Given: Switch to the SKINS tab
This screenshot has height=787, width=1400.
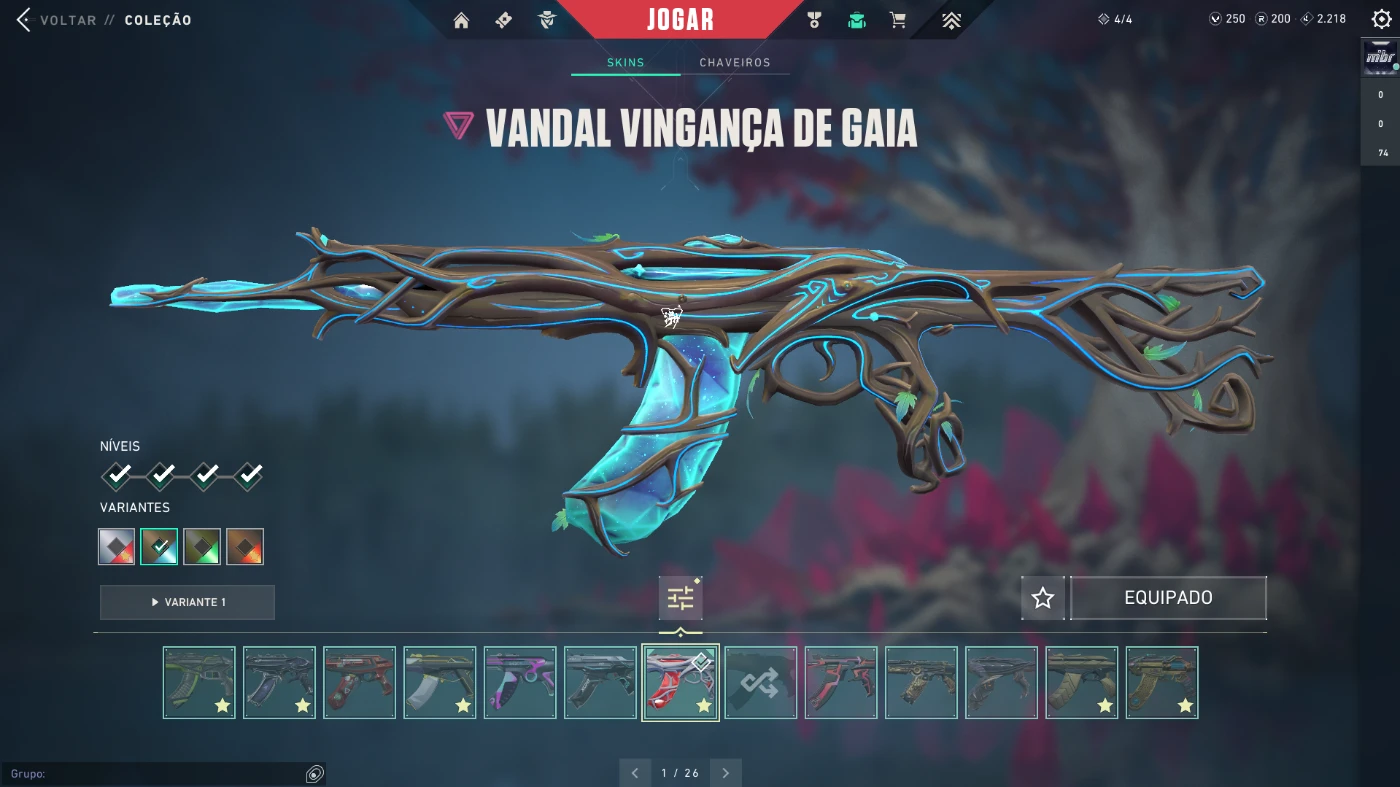Looking at the screenshot, I should [625, 62].
